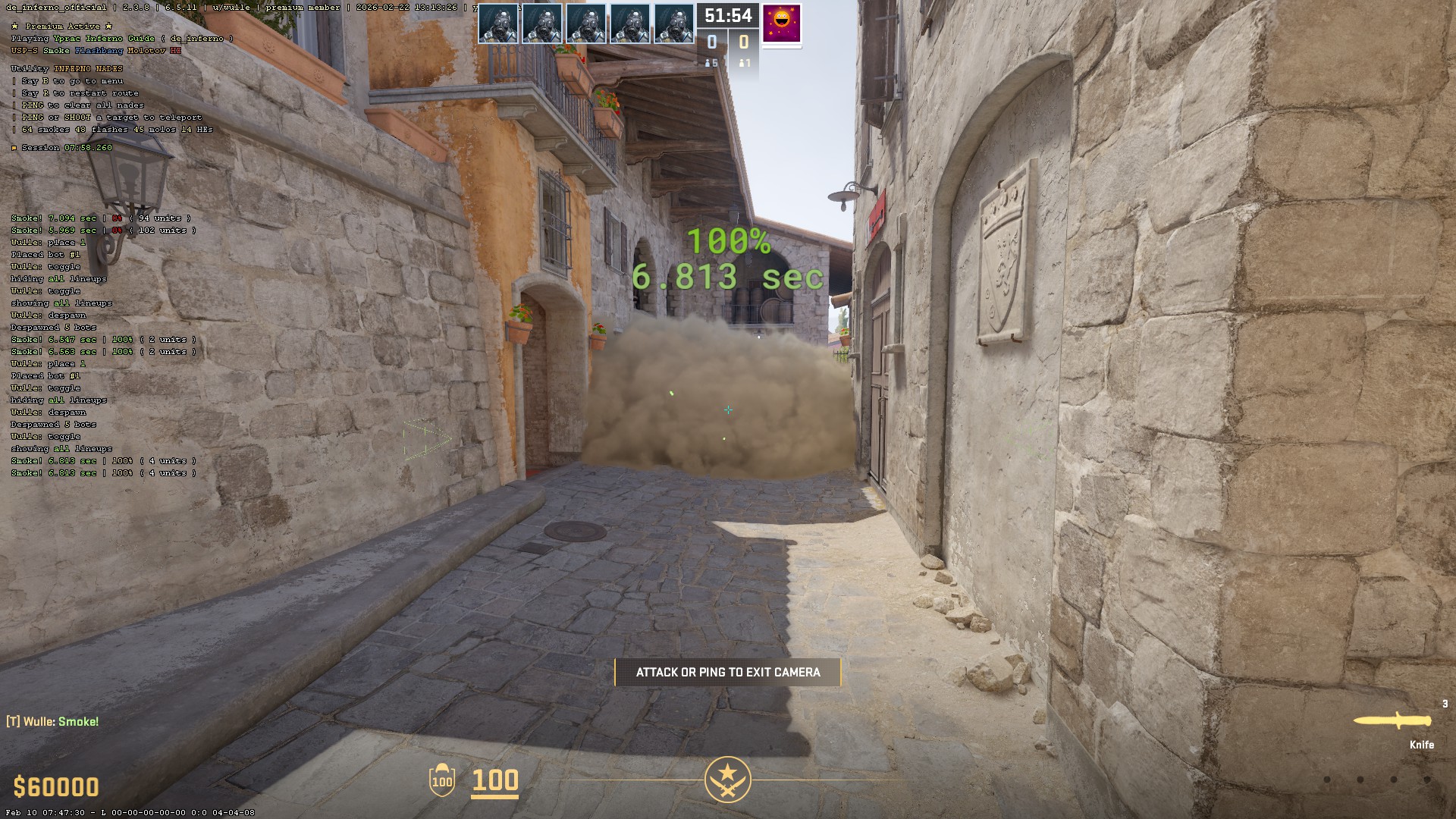Select the purple smiley player avatar
This screenshot has width=1456, height=819.
(781, 24)
